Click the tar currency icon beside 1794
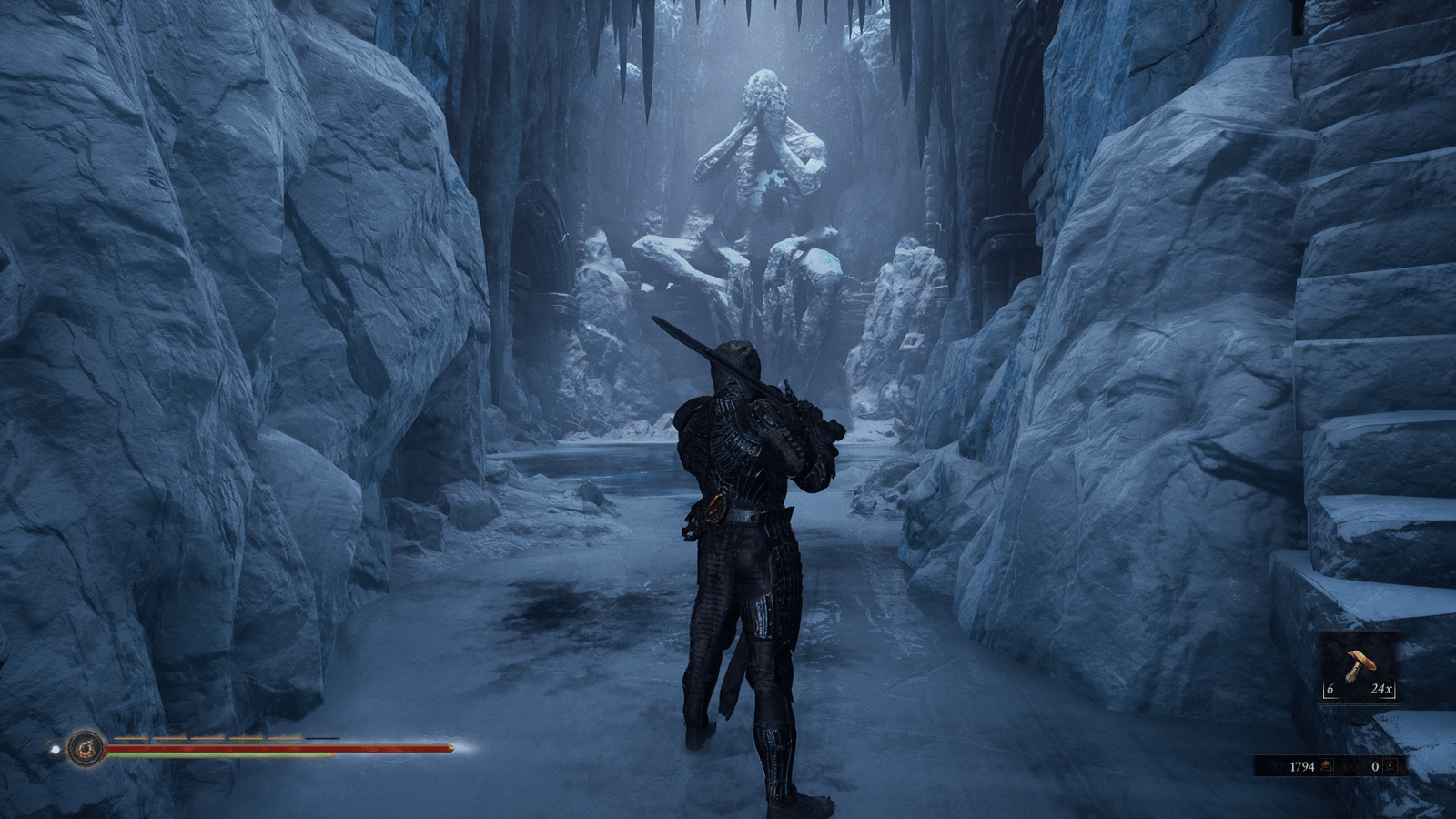The width and height of the screenshot is (1456, 819). coord(1327,766)
